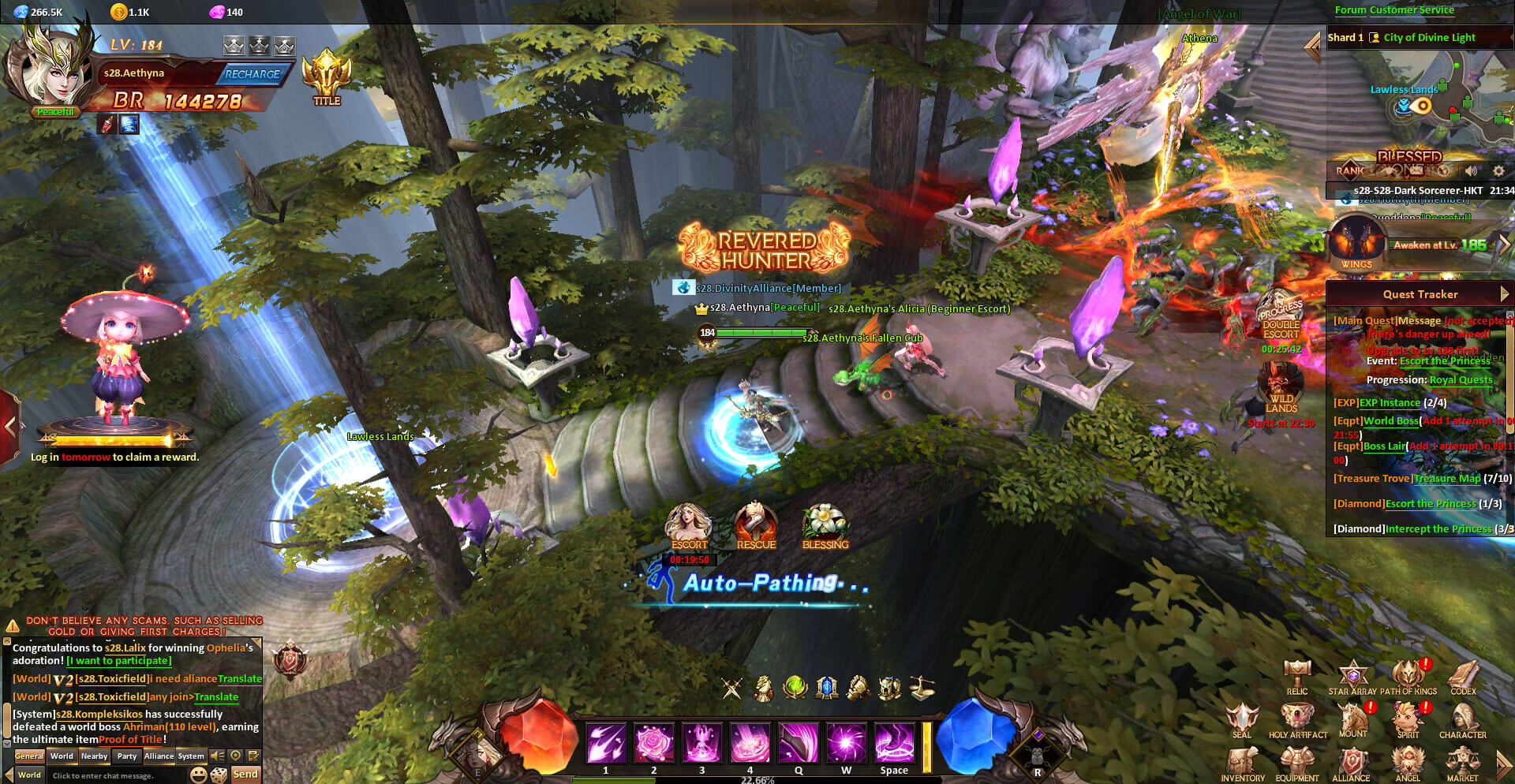Open the Escort event icon
Screen dimensions: 1515x784
[x=689, y=525]
